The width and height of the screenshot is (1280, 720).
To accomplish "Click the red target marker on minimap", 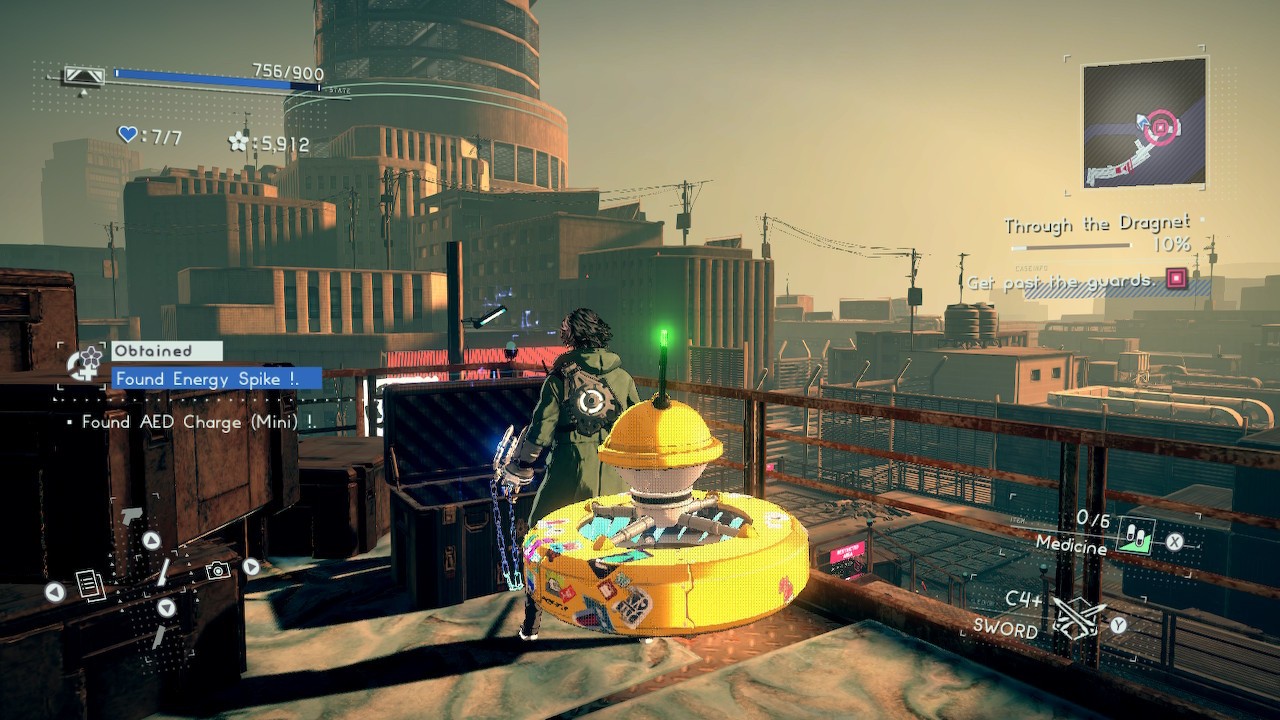I will 1160,127.
